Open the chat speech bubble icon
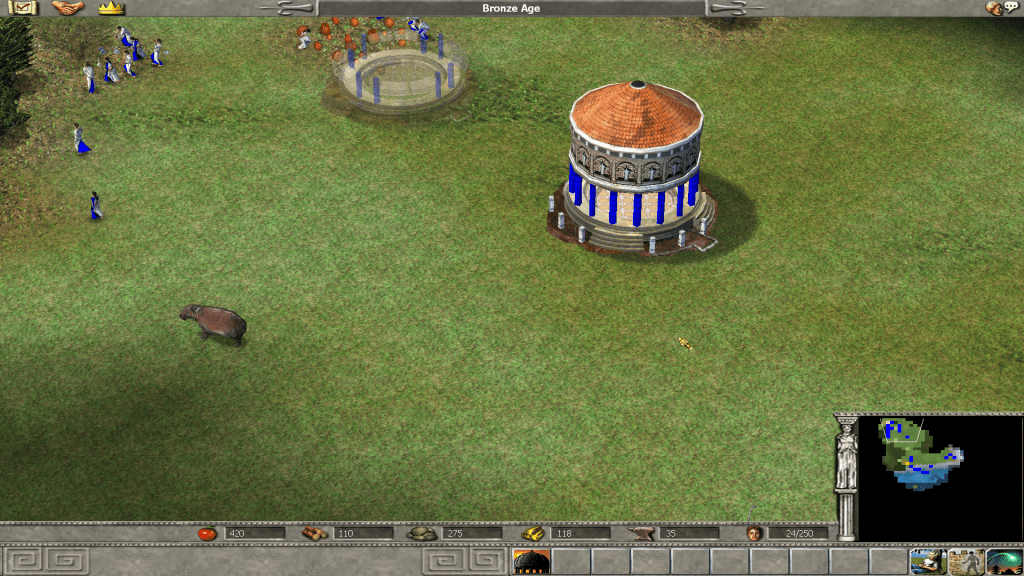The image size is (1024, 576). [x=1002, y=8]
